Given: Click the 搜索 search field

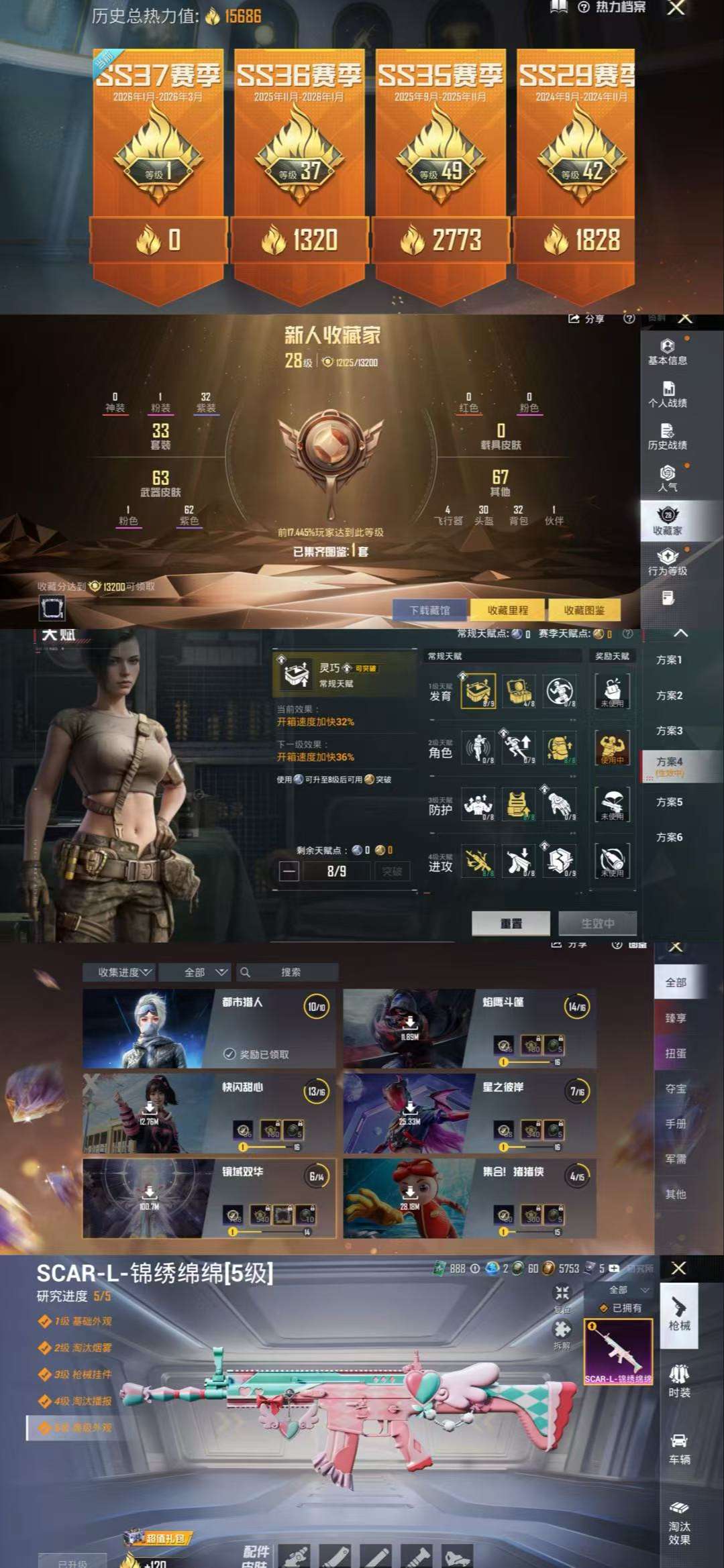Looking at the screenshot, I should (290, 972).
